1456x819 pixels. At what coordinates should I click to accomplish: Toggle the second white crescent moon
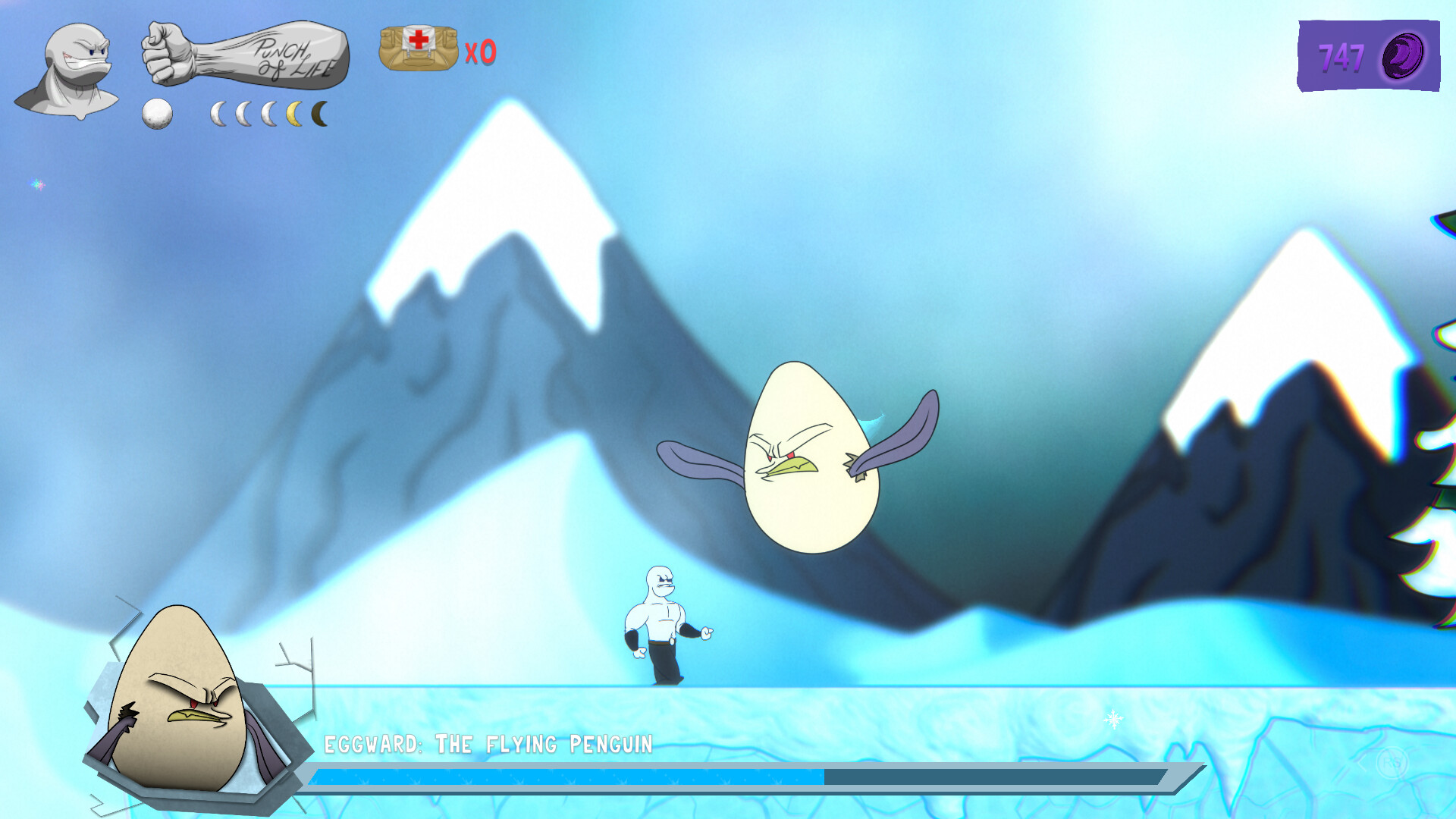[x=244, y=112]
